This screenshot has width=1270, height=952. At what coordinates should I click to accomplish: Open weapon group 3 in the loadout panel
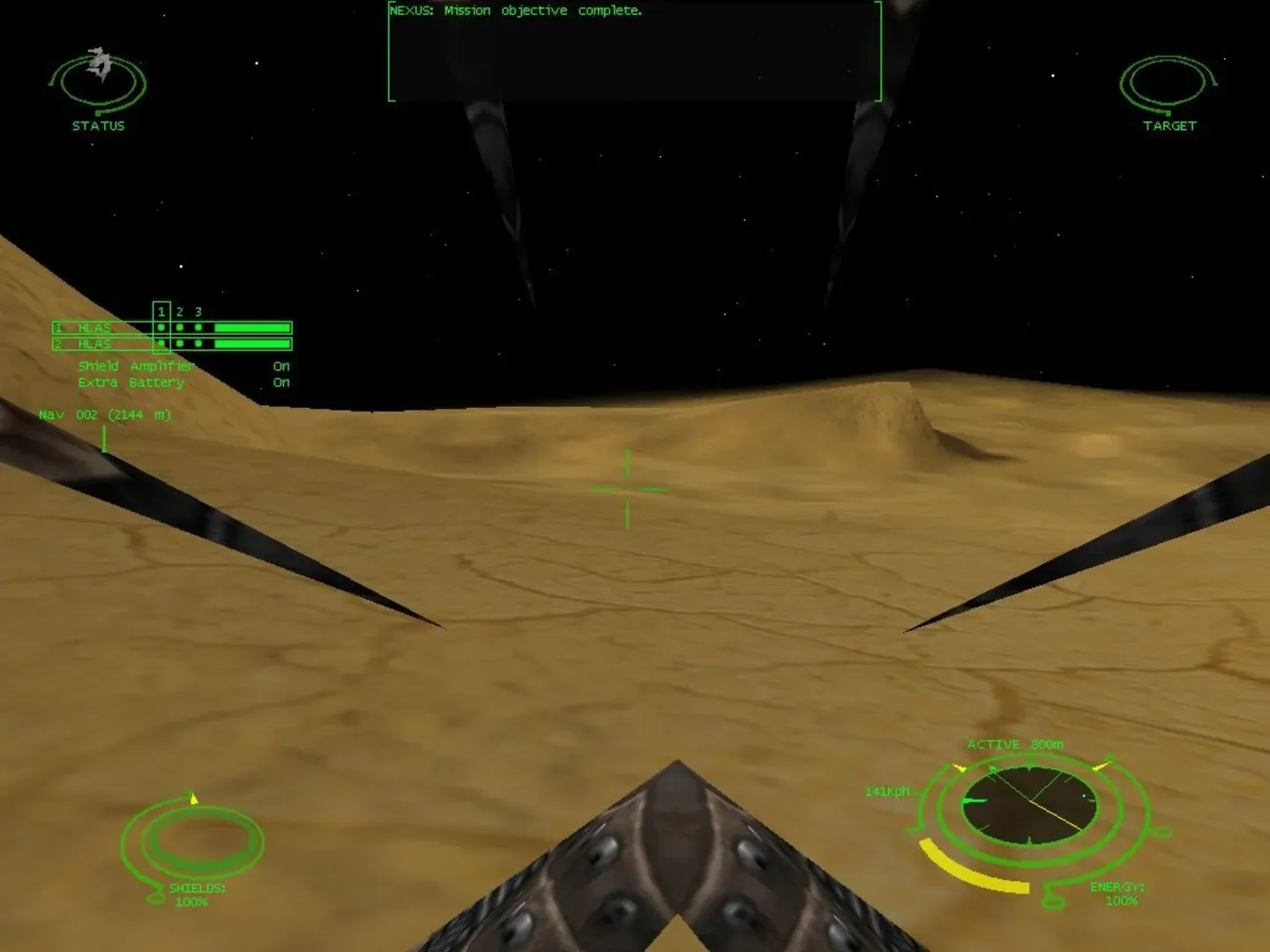(x=197, y=311)
